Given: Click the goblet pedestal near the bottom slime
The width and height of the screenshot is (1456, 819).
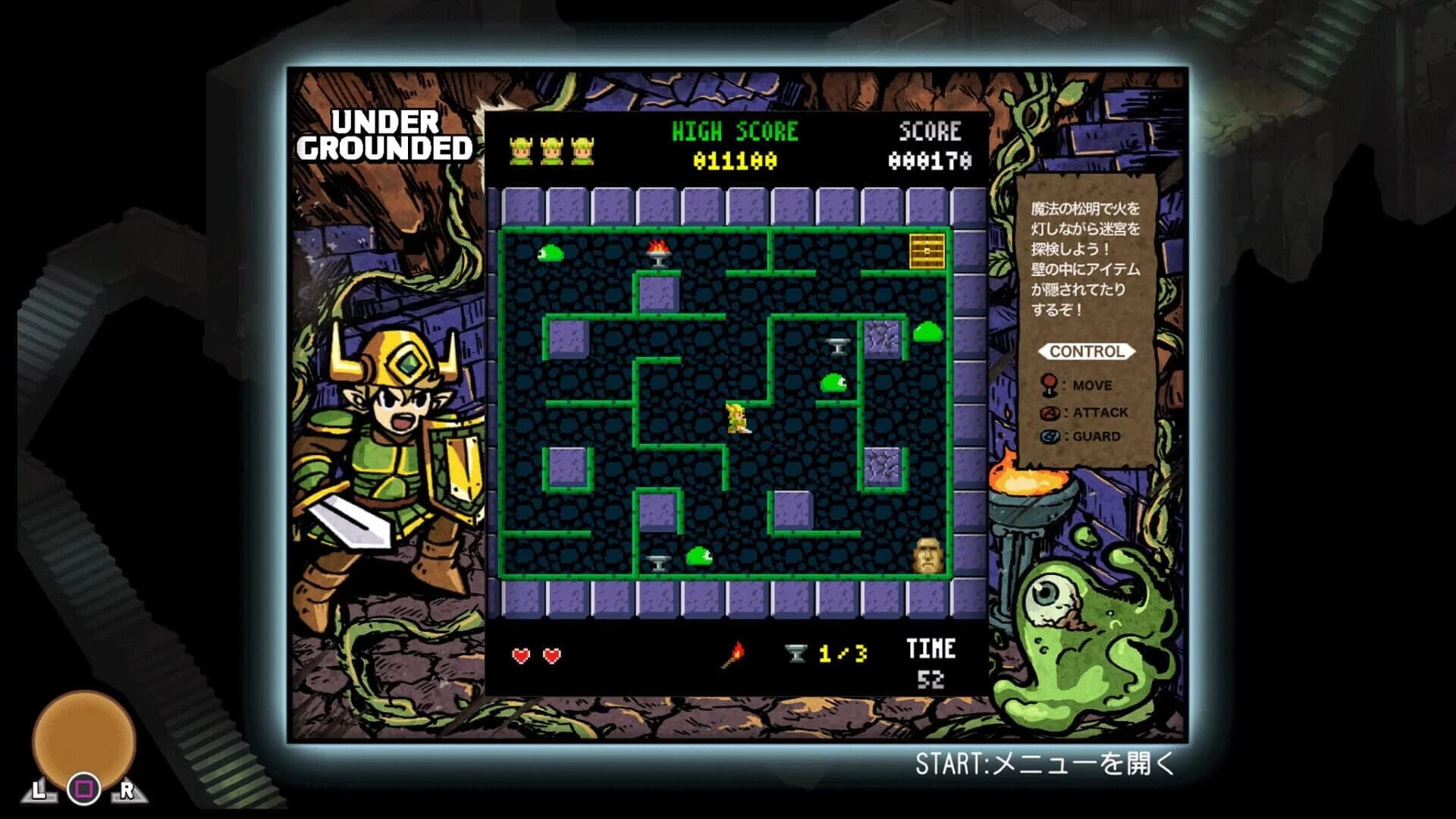Looking at the screenshot, I should click(657, 562).
